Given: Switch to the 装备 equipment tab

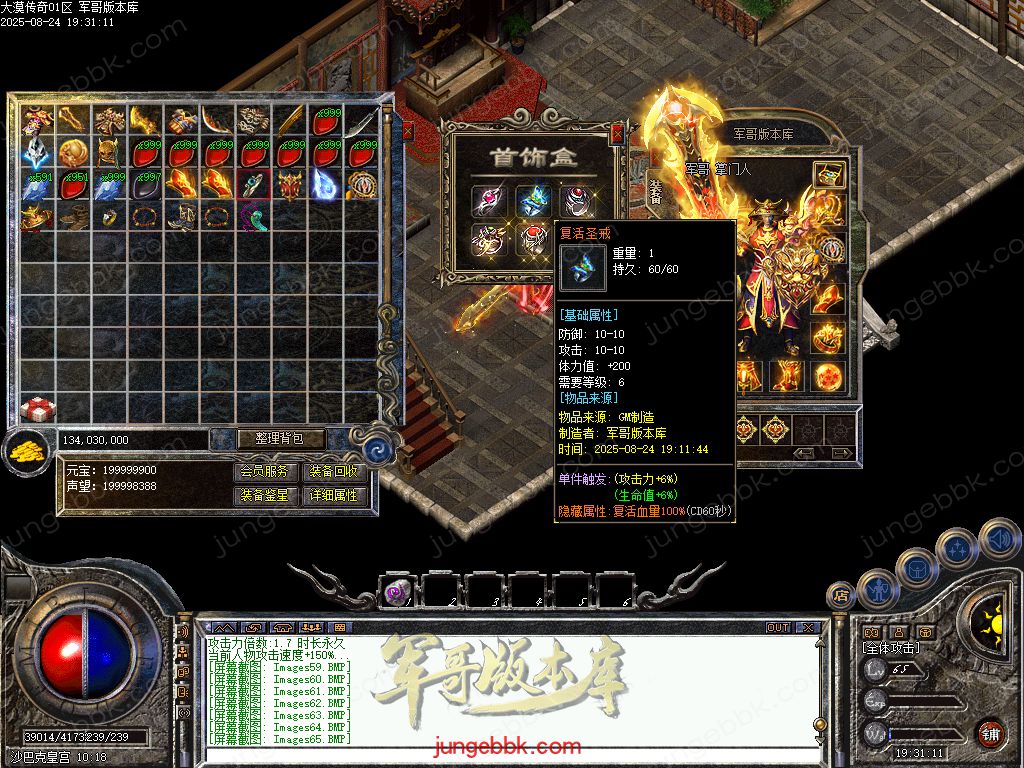Looking at the screenshot, I should (655, 190).
